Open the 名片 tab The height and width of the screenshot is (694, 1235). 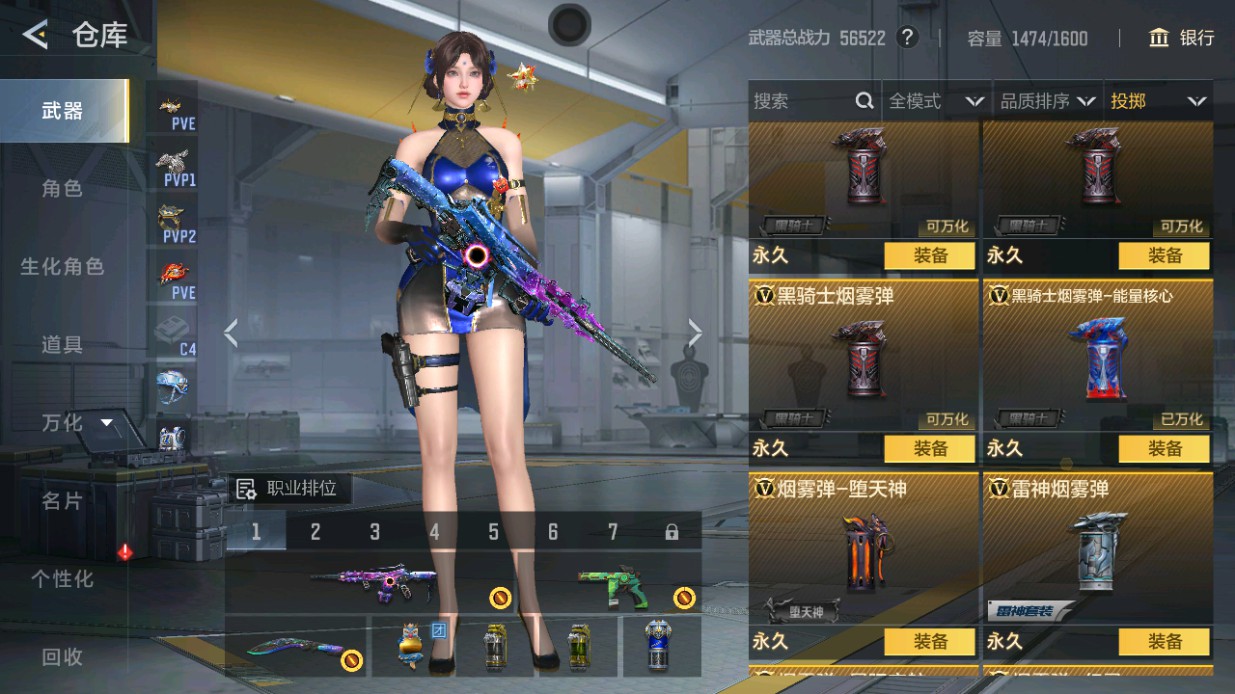(x=62, y=500)
